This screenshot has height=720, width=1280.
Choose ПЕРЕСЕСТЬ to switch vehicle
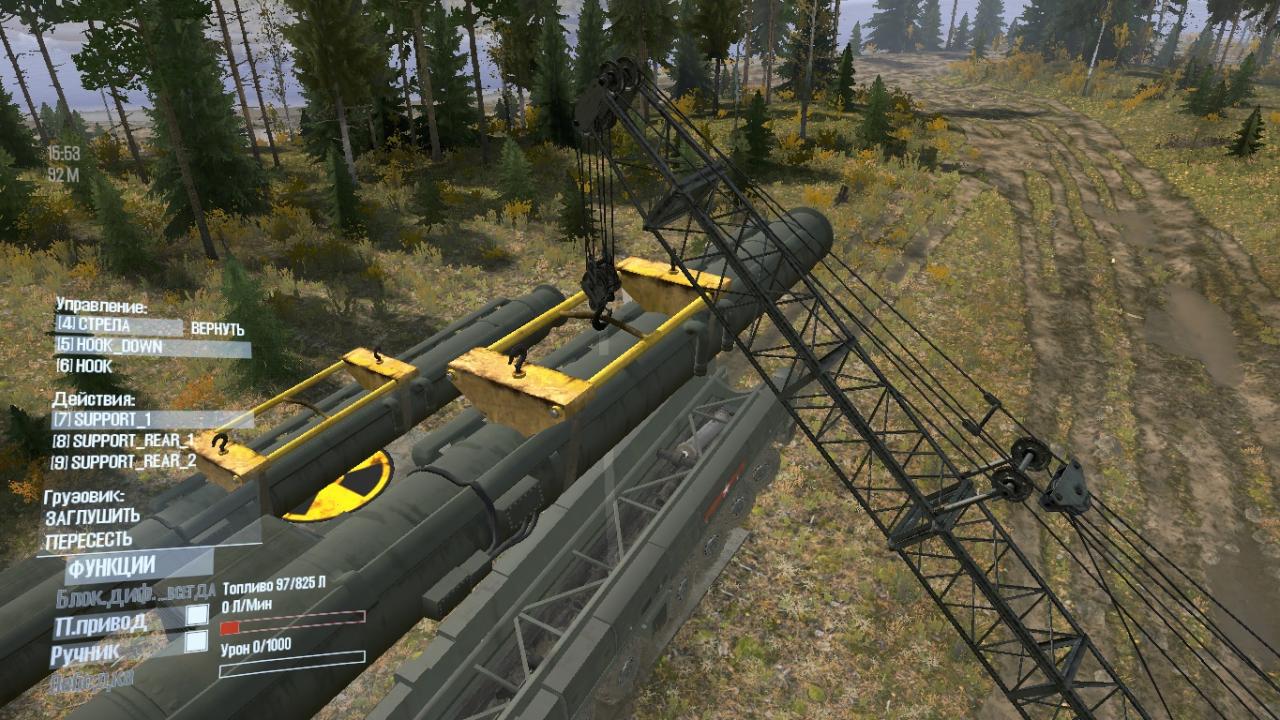pyautogui.click(x=88, y=540)
